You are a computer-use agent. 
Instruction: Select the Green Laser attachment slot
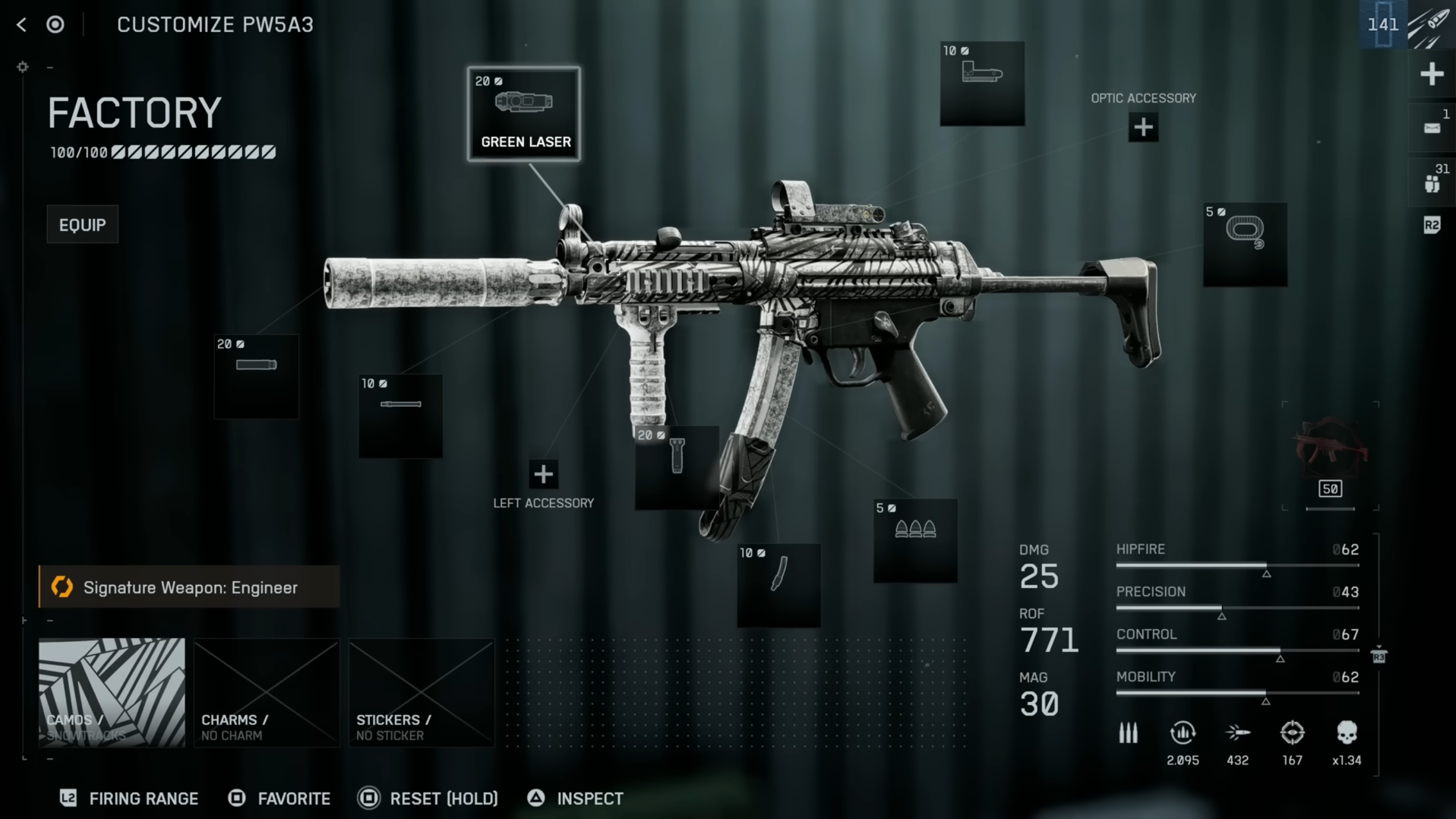[x=524, y=114]
